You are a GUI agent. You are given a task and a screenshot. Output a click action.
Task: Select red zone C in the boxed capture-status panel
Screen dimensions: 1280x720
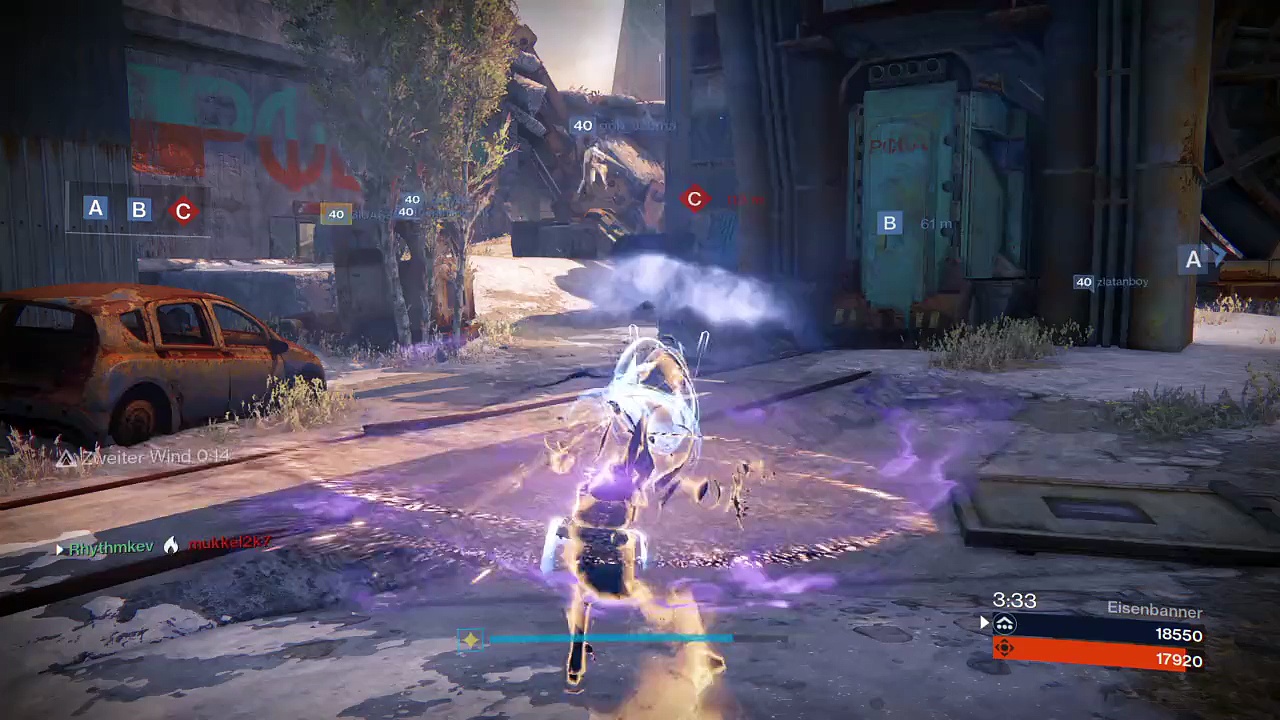[182, 211]
